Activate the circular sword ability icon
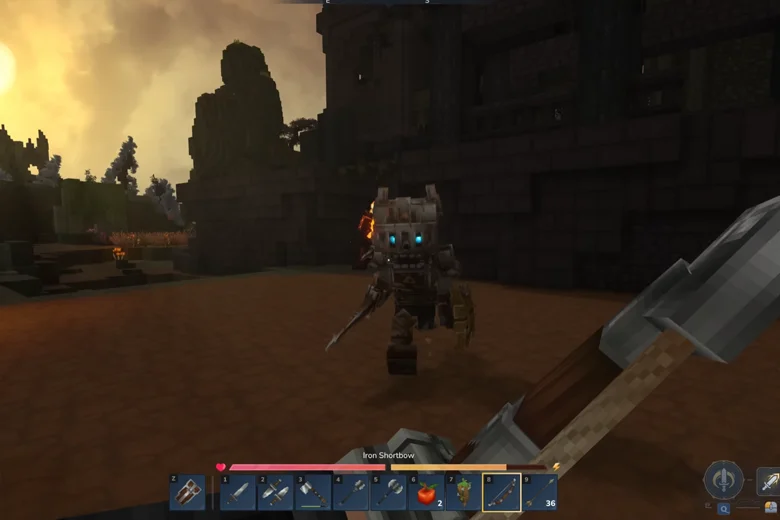The height and width of the screenshot is (520, 780). click(x=723, y=480)
